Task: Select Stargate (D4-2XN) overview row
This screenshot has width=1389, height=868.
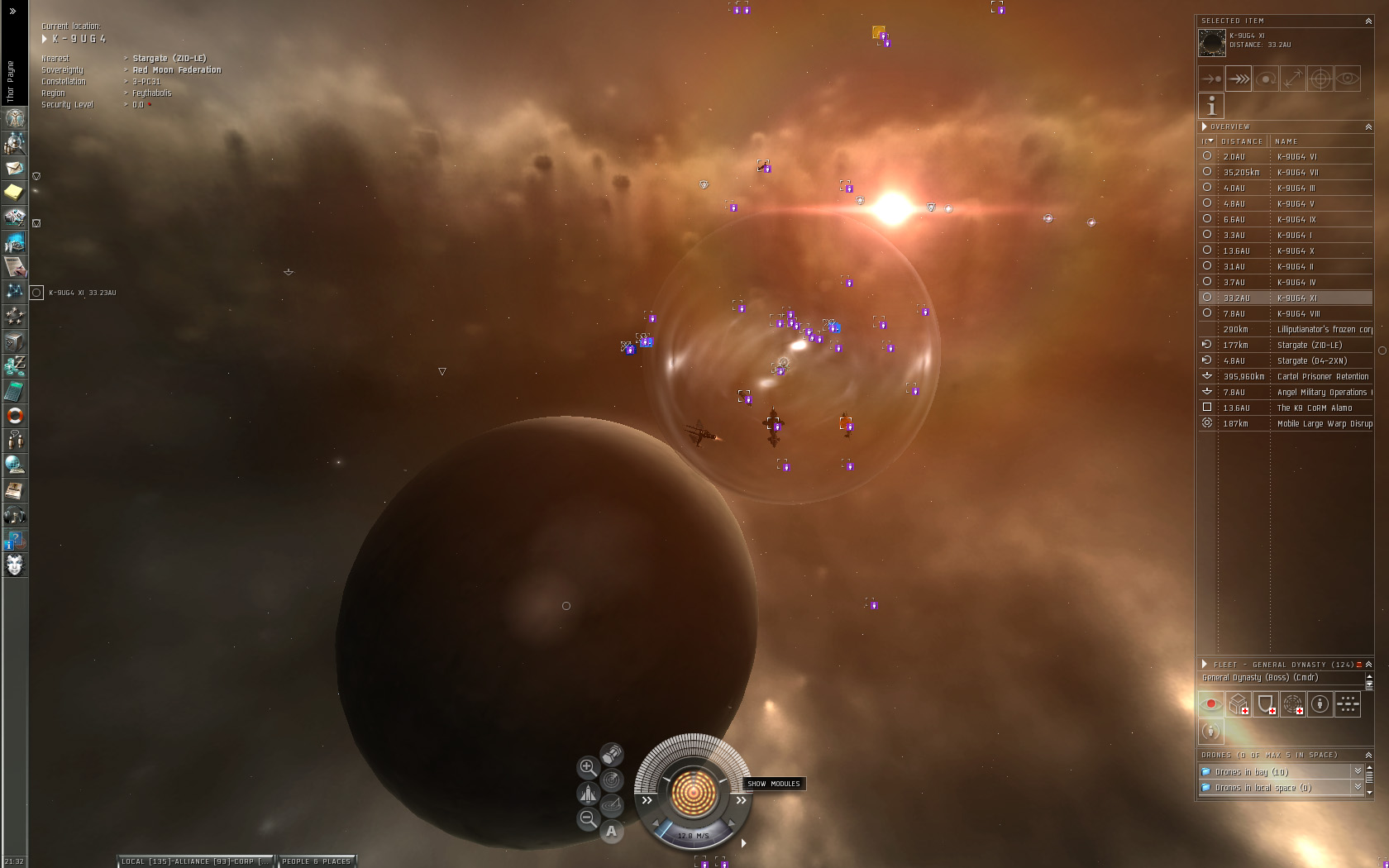Action: [1311, 360]
